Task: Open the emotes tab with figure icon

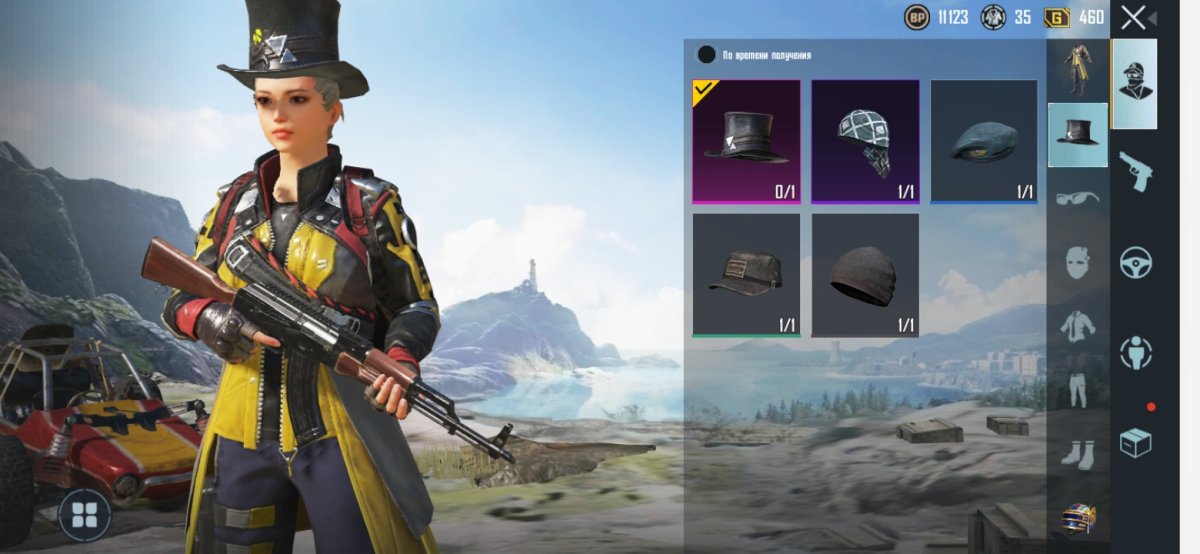Action: pos(1135,352)
